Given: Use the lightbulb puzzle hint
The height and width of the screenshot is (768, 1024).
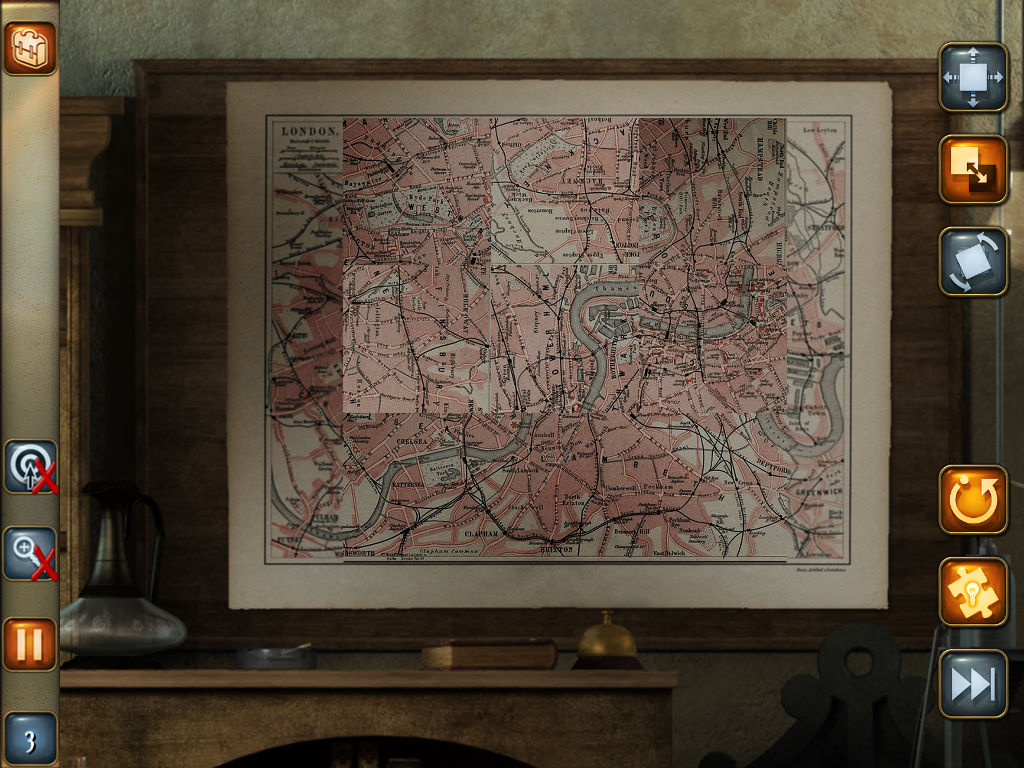Looking at the screenshot, I should tap(972, 591).
